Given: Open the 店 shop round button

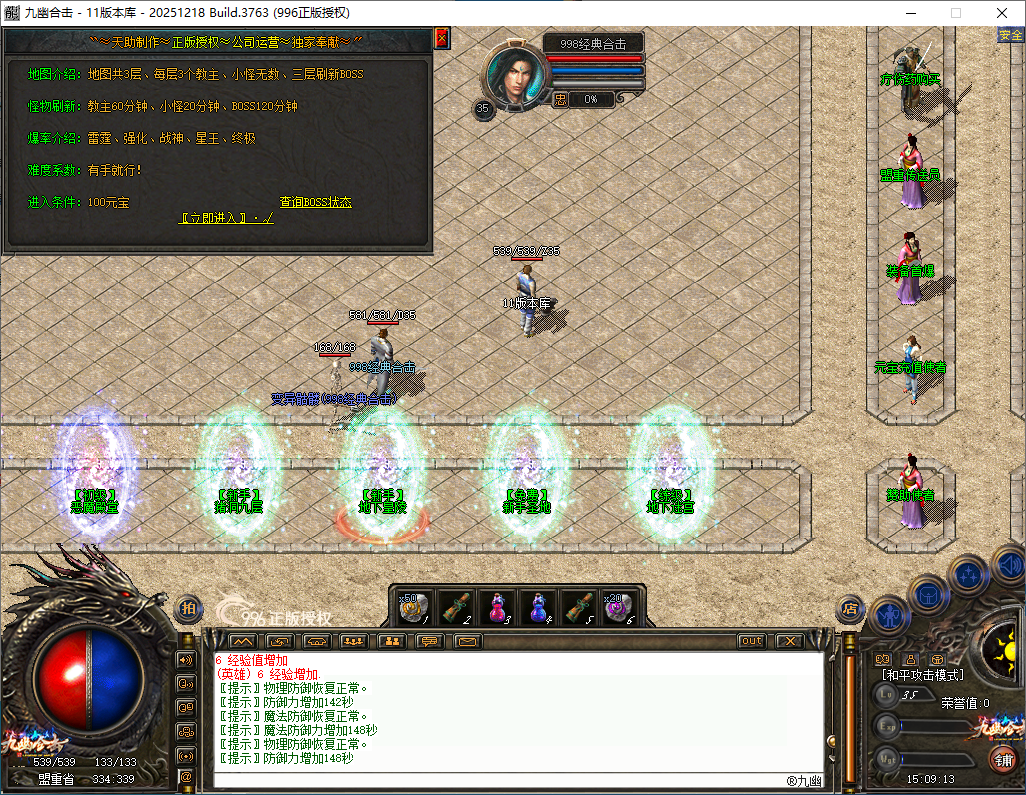Looking at the screenshot, I should [x=849, y=606].
